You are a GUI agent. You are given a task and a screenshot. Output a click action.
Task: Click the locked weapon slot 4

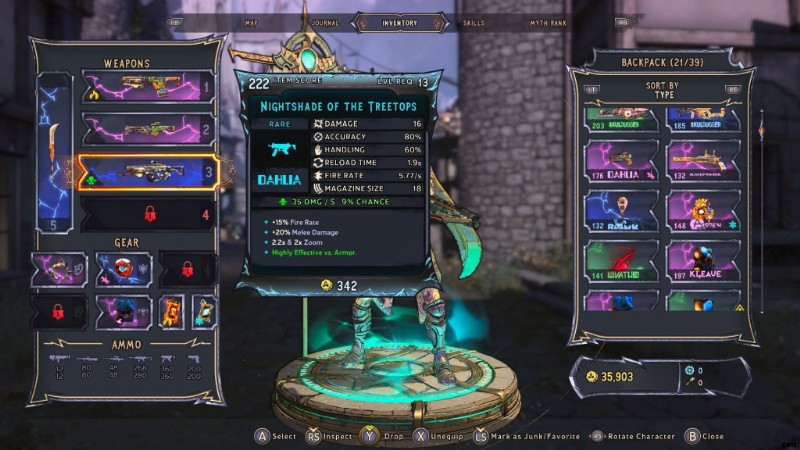tap(146, 213)
